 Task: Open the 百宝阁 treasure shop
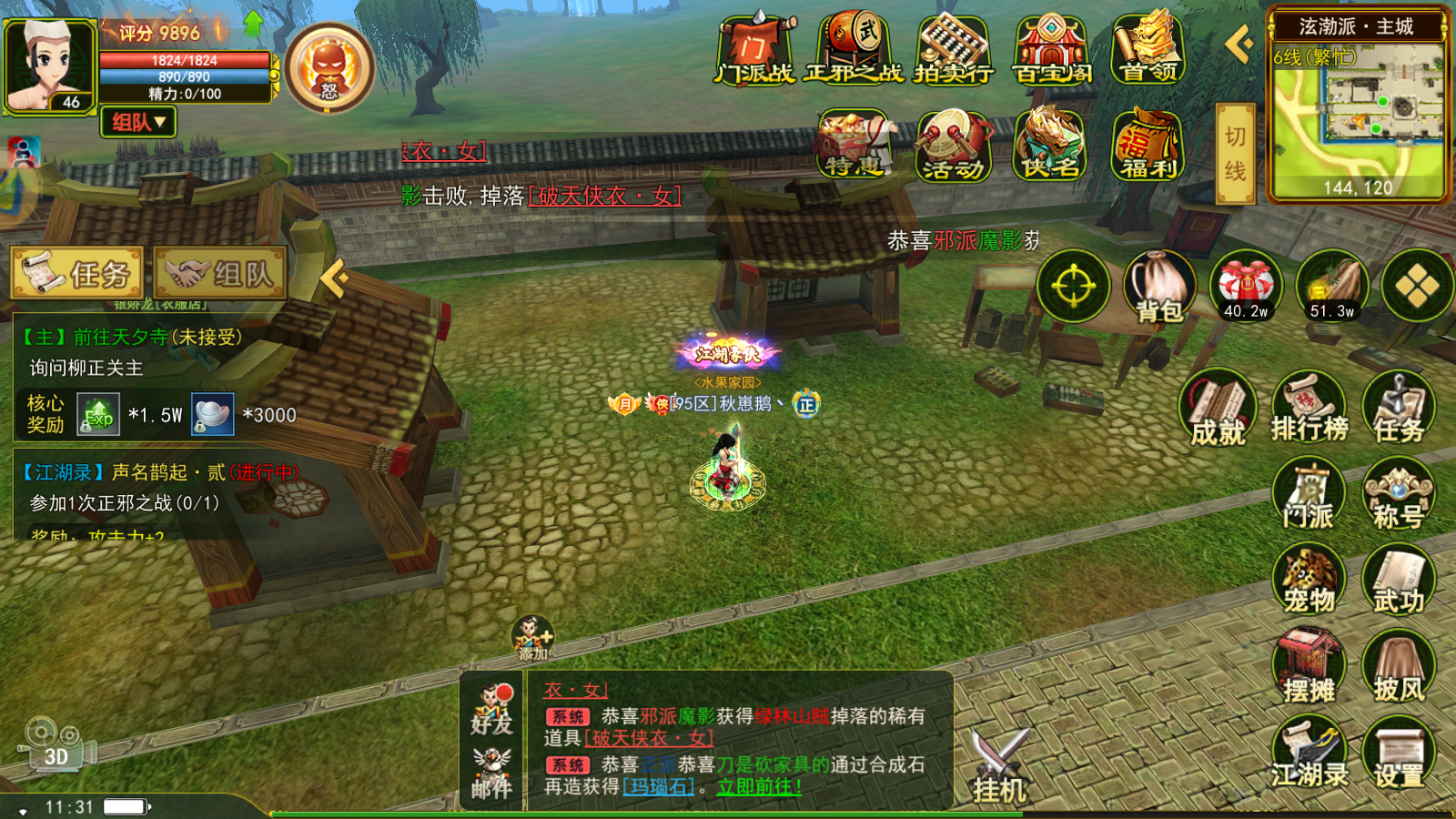coord(1051,51)
